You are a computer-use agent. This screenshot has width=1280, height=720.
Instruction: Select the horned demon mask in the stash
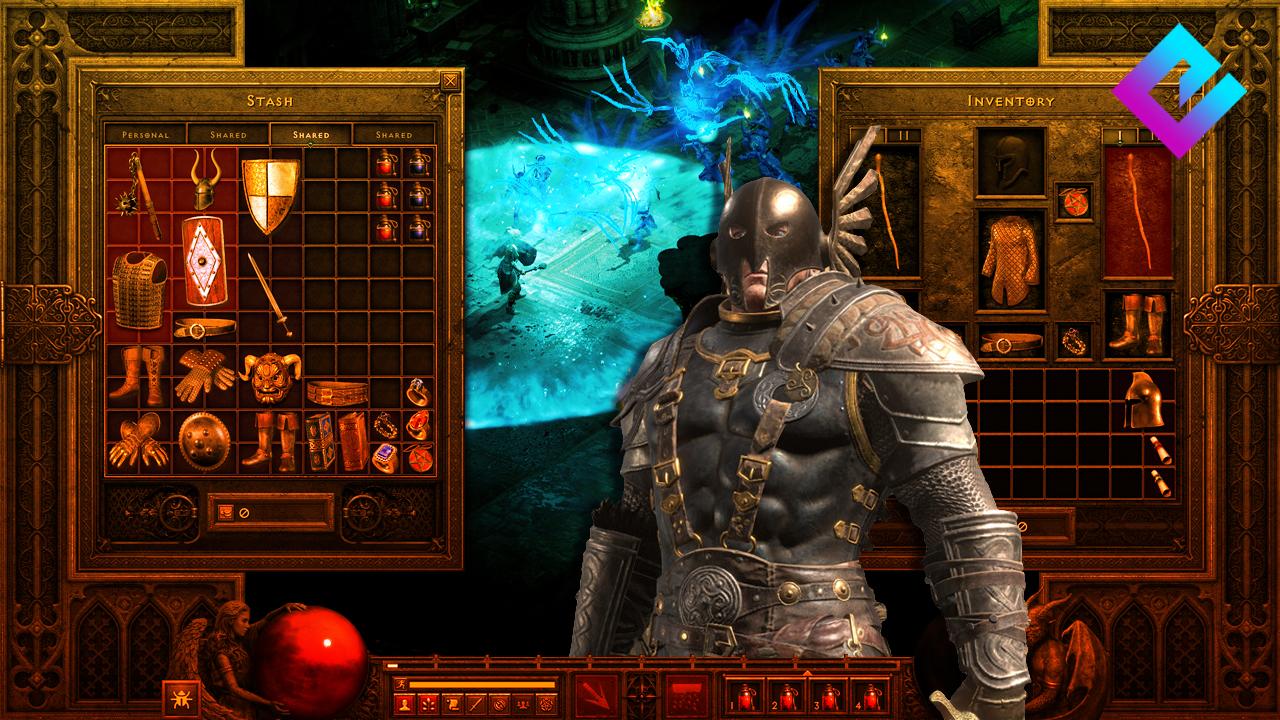(x=270, y=376)
